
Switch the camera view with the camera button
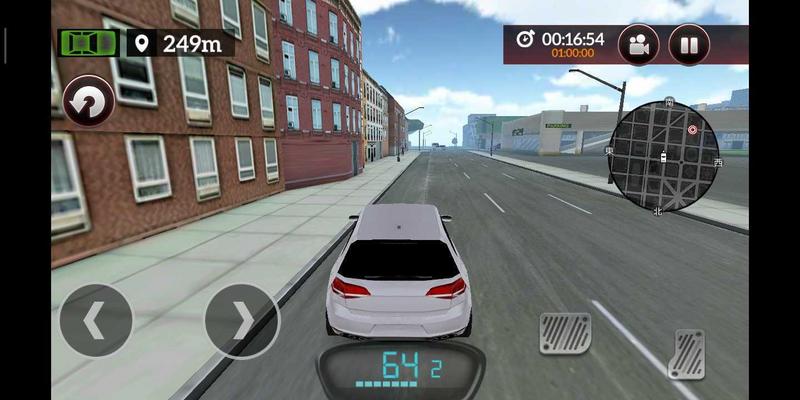[x=638, y=45]
